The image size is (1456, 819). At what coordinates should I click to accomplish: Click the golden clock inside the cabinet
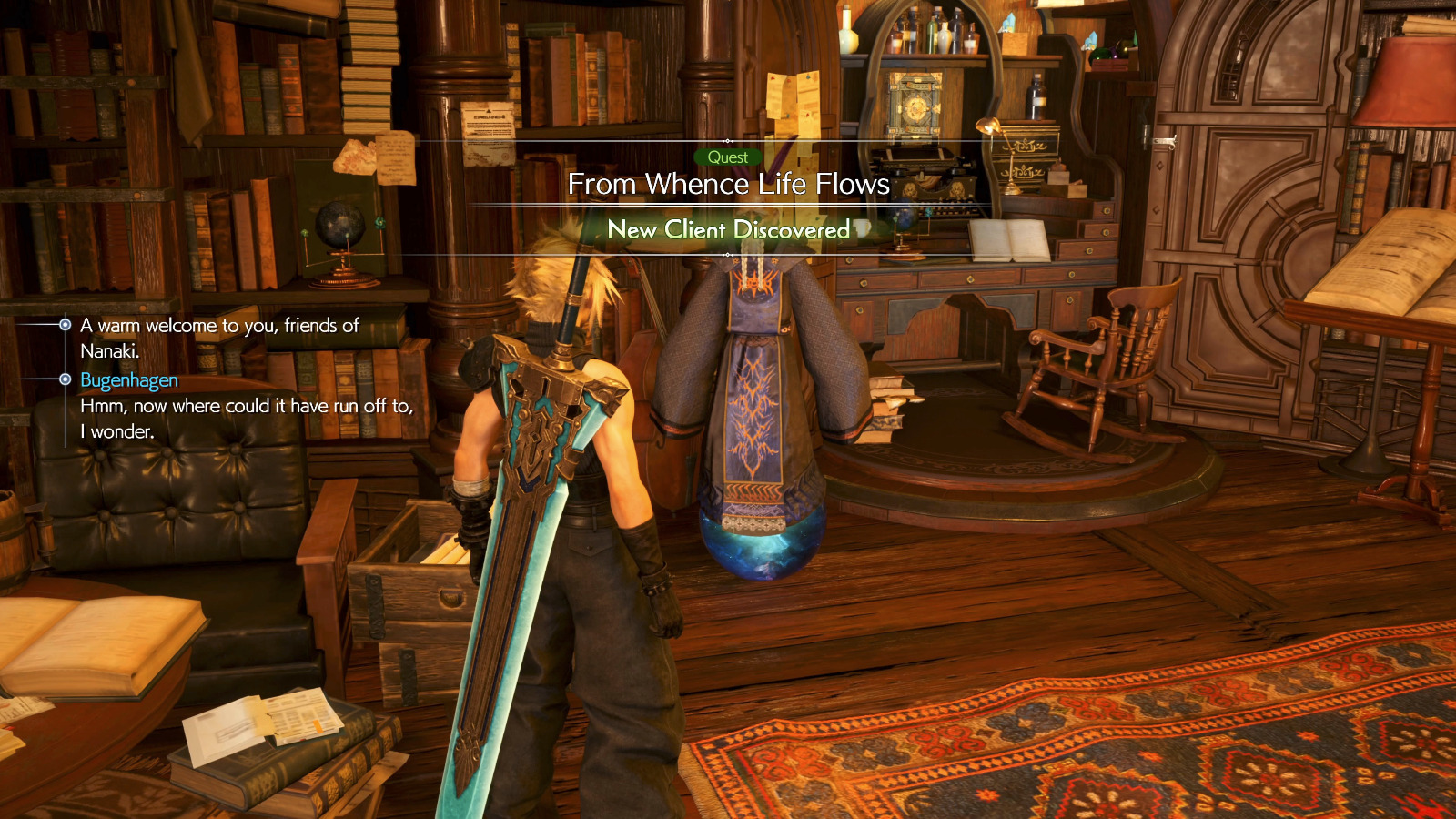(915, 105)
